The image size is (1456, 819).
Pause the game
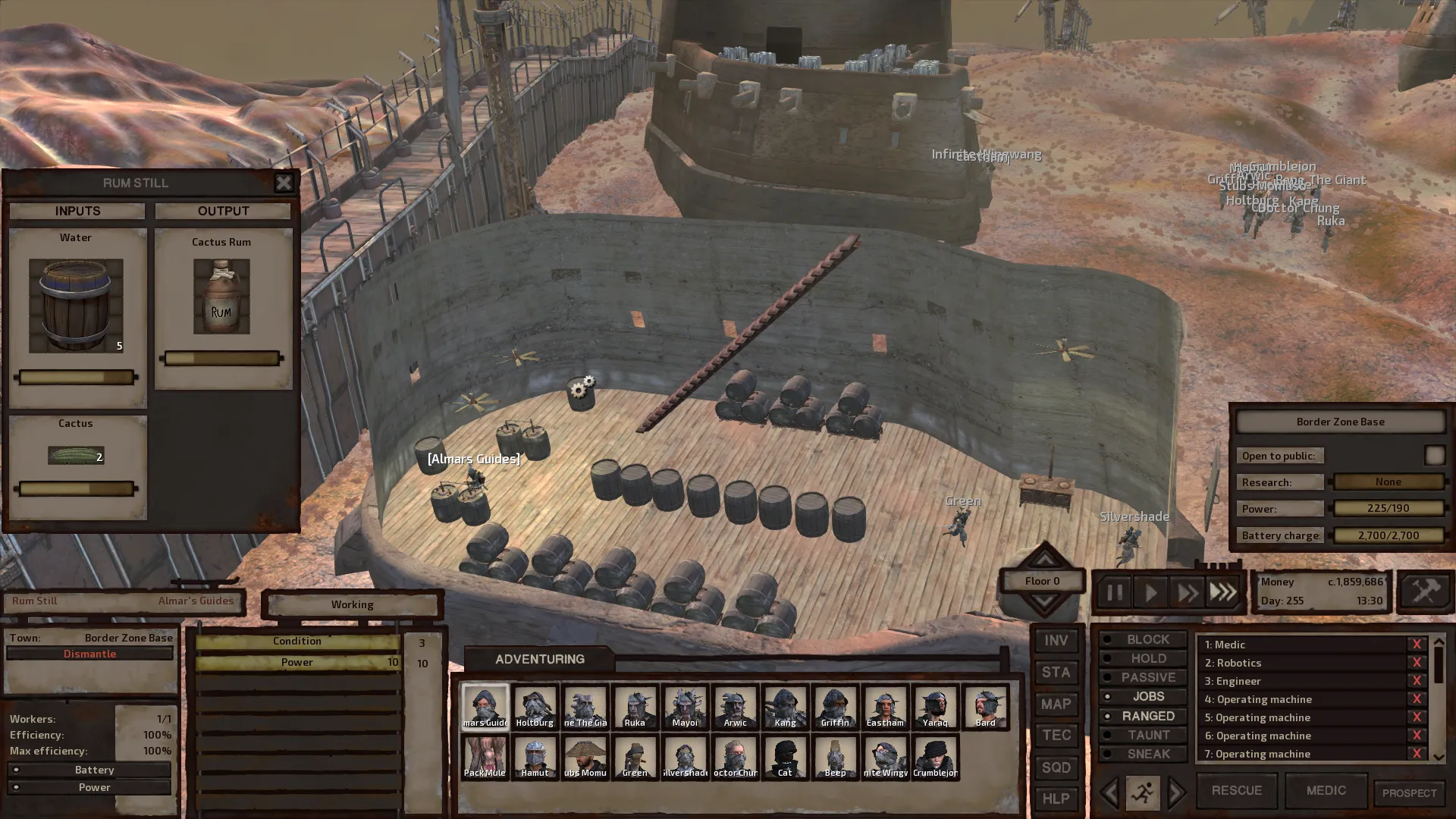(x=1114, y=592)
